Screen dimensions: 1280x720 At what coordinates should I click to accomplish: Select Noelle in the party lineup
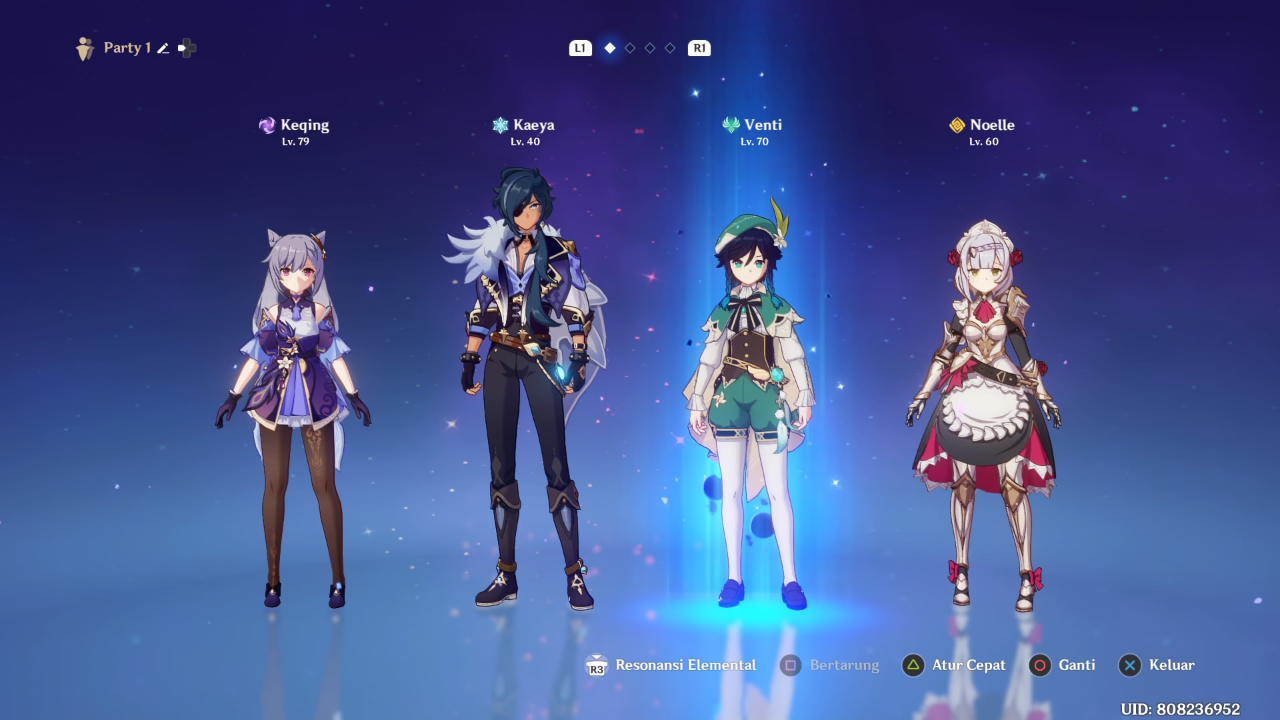(x=985, y=410)
